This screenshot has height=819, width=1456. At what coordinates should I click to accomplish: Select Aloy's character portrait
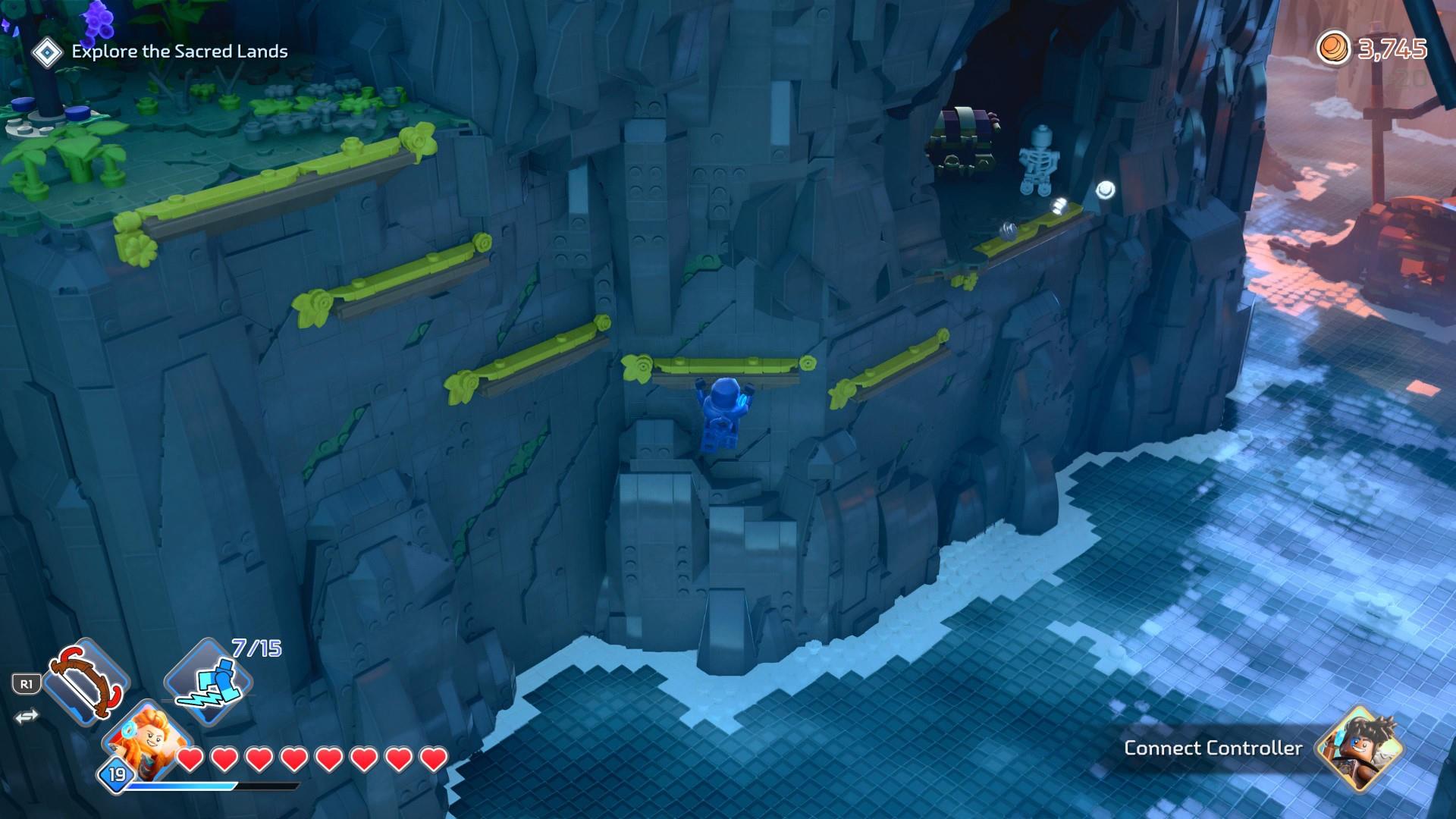tap(148, 739)
